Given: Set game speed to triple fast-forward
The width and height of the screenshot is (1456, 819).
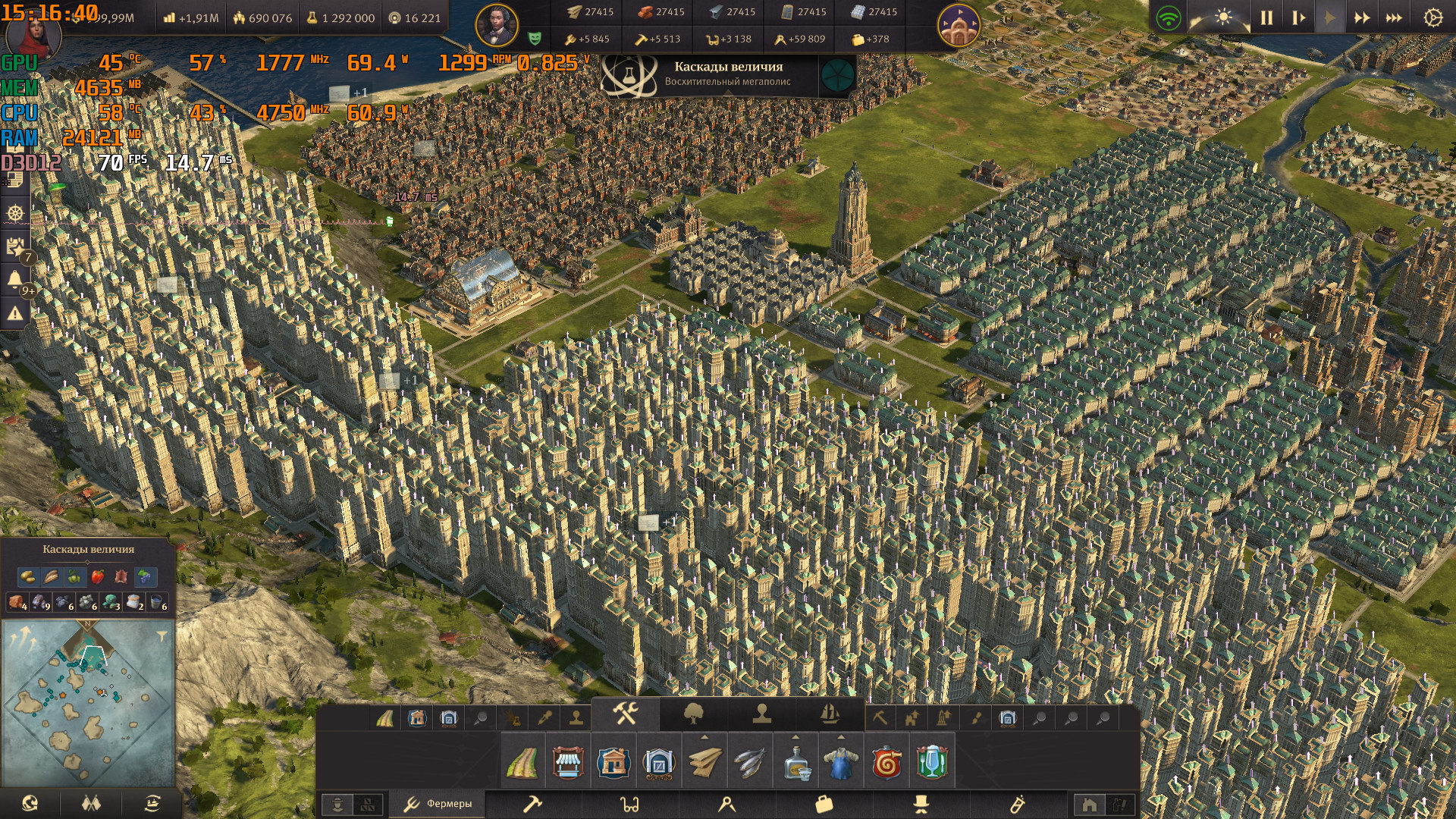Looking at the screenshot, I should coord(1394,17).
